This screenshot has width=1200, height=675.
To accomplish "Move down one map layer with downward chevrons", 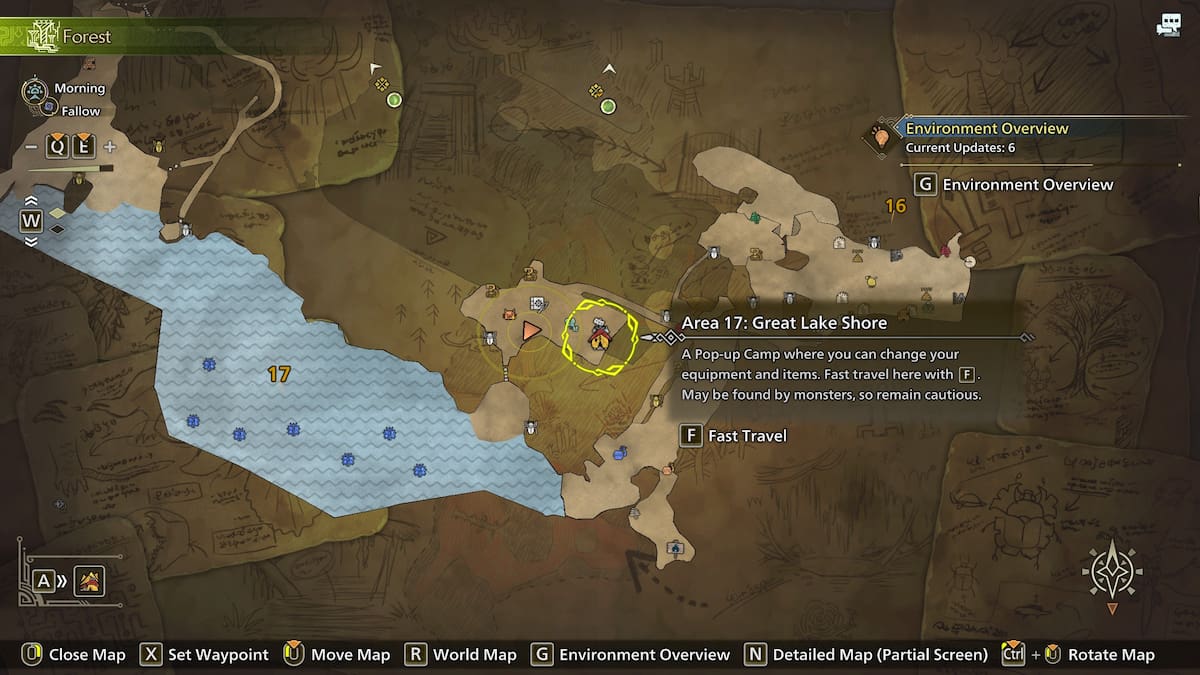I will pyautogui.click(x=31, y=241).
